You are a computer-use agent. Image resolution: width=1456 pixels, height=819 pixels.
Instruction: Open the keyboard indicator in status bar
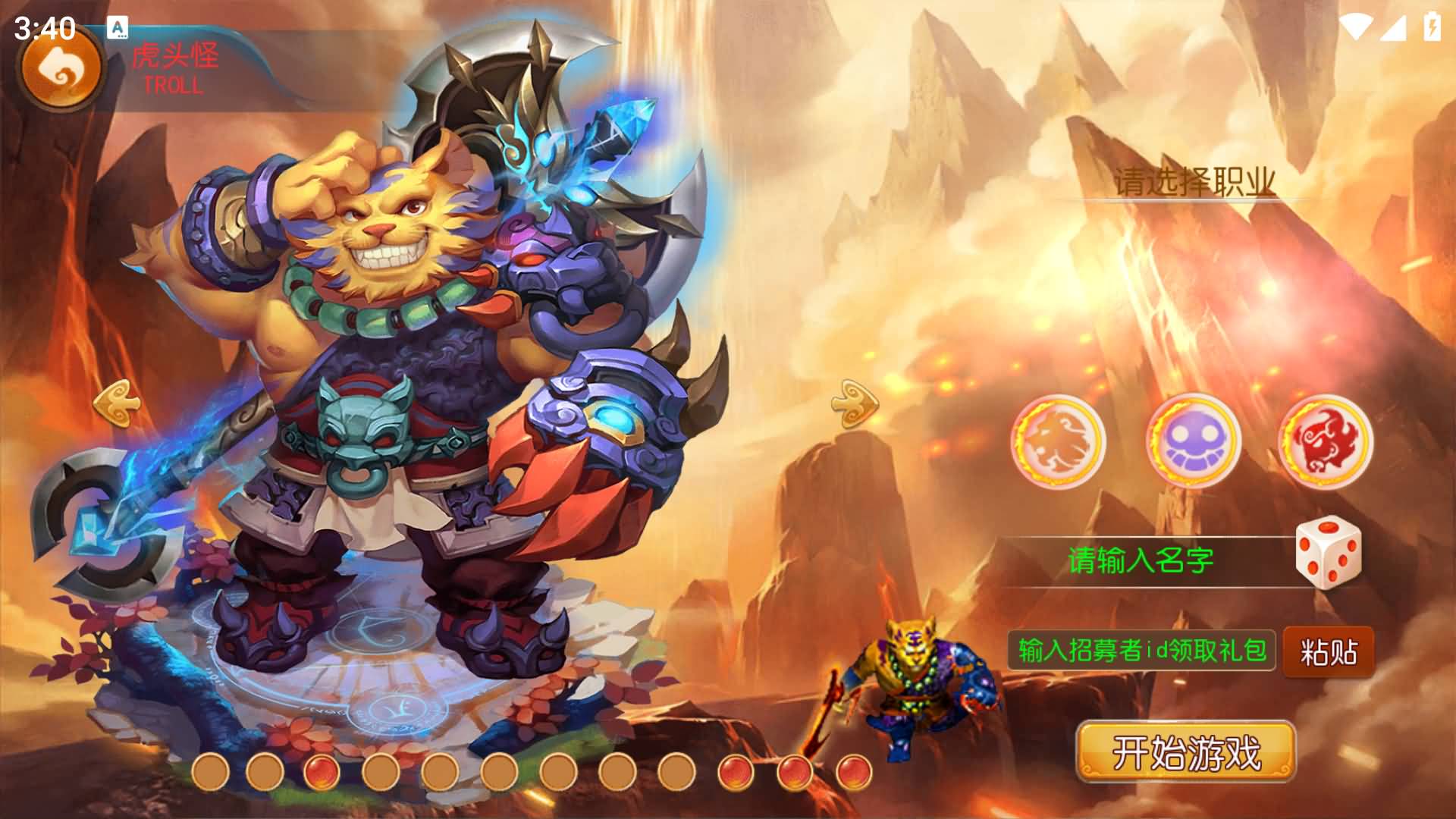click(x=118, y=28)
